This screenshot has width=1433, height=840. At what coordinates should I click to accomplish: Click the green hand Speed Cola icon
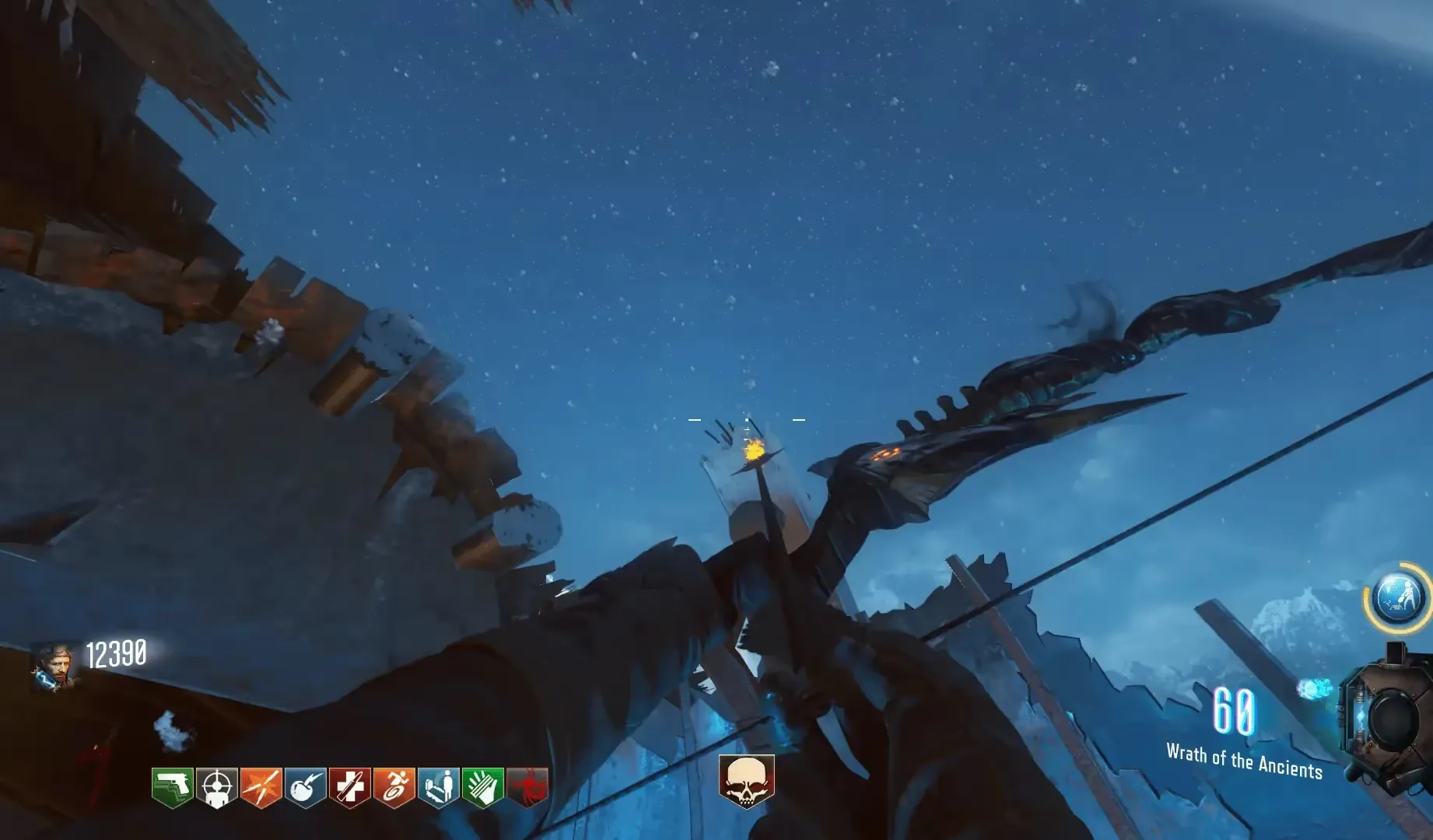pos(482,787)
